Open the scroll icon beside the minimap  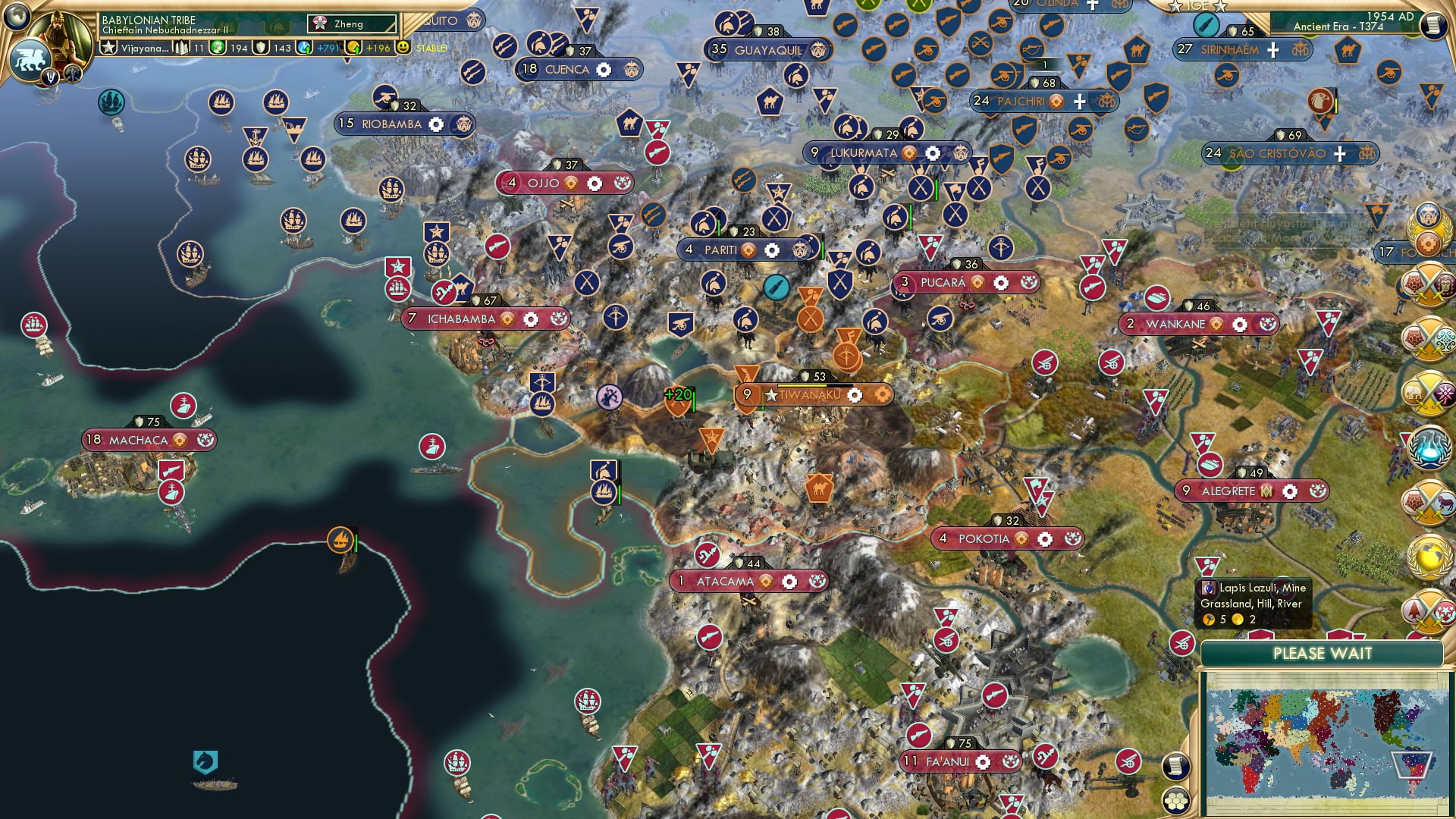tap(1175, 767)
